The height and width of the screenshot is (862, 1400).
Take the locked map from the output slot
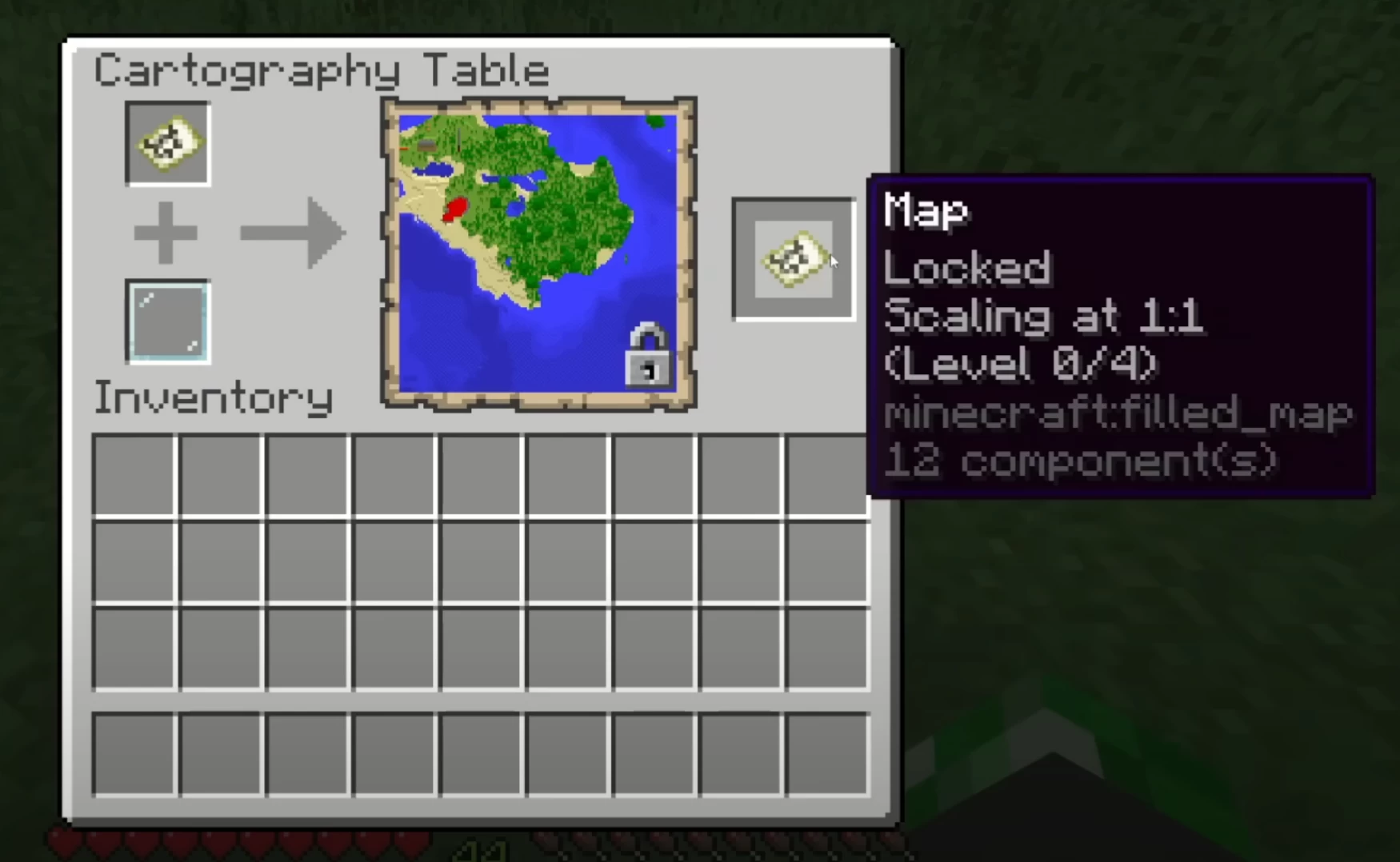(794, 259)
